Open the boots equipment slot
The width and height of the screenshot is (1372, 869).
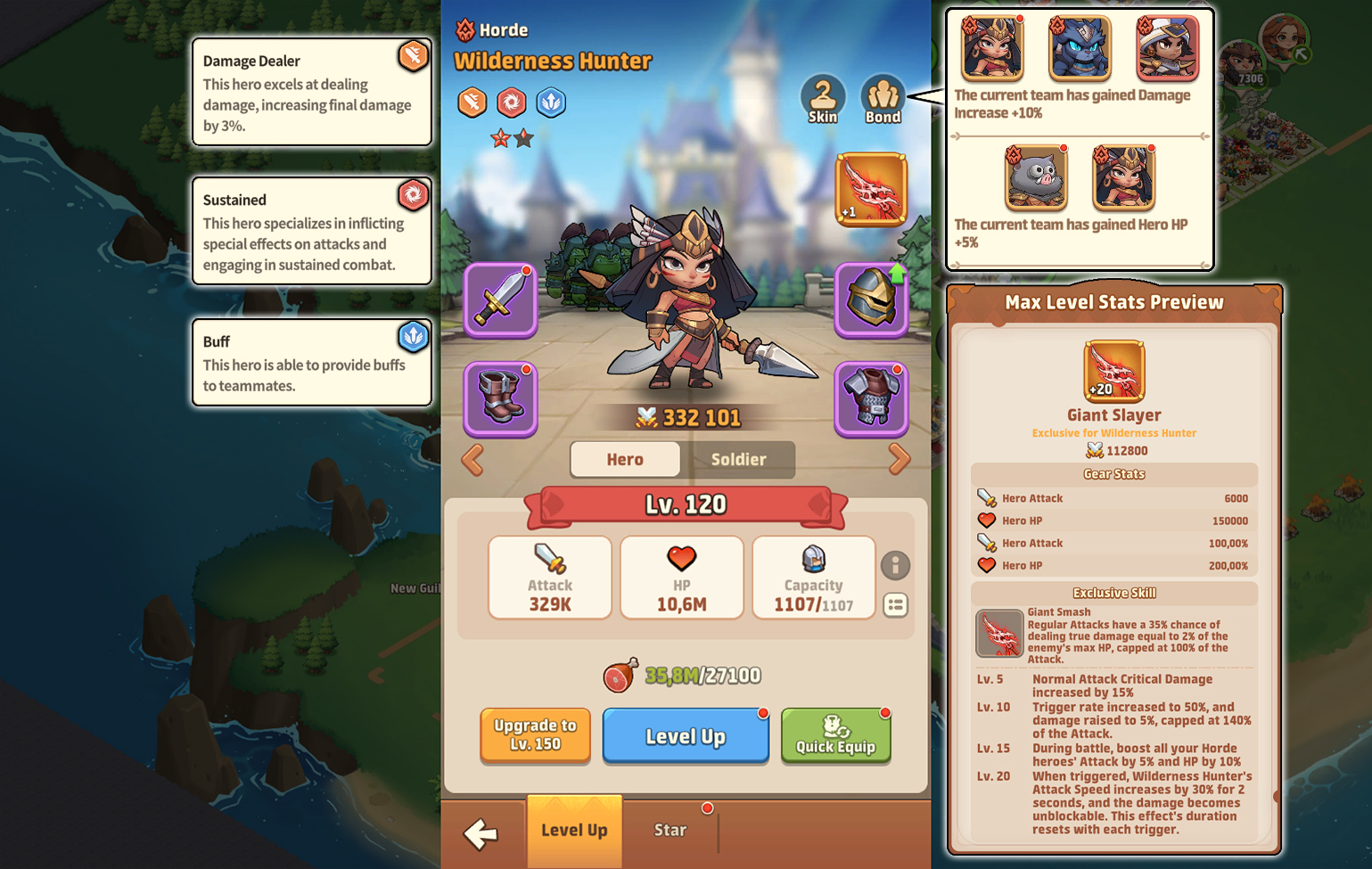coord(499,398)
